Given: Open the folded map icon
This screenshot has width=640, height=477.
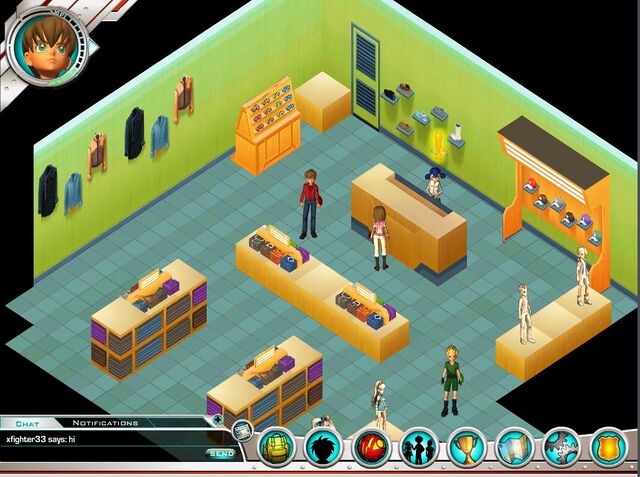Looking at the screenshot, I should click(515, 447).
